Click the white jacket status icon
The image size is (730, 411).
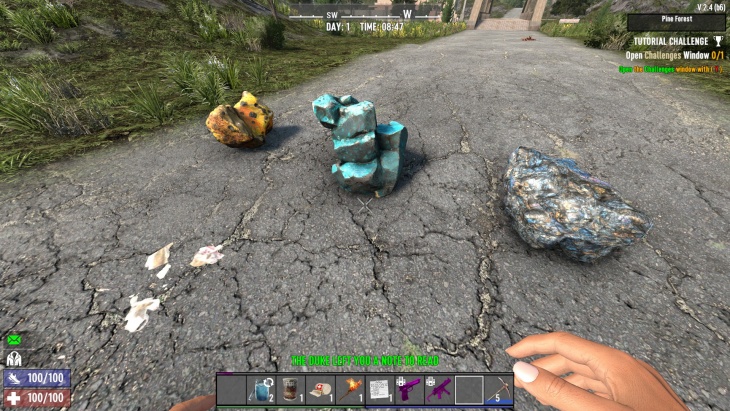pos(14,359)
